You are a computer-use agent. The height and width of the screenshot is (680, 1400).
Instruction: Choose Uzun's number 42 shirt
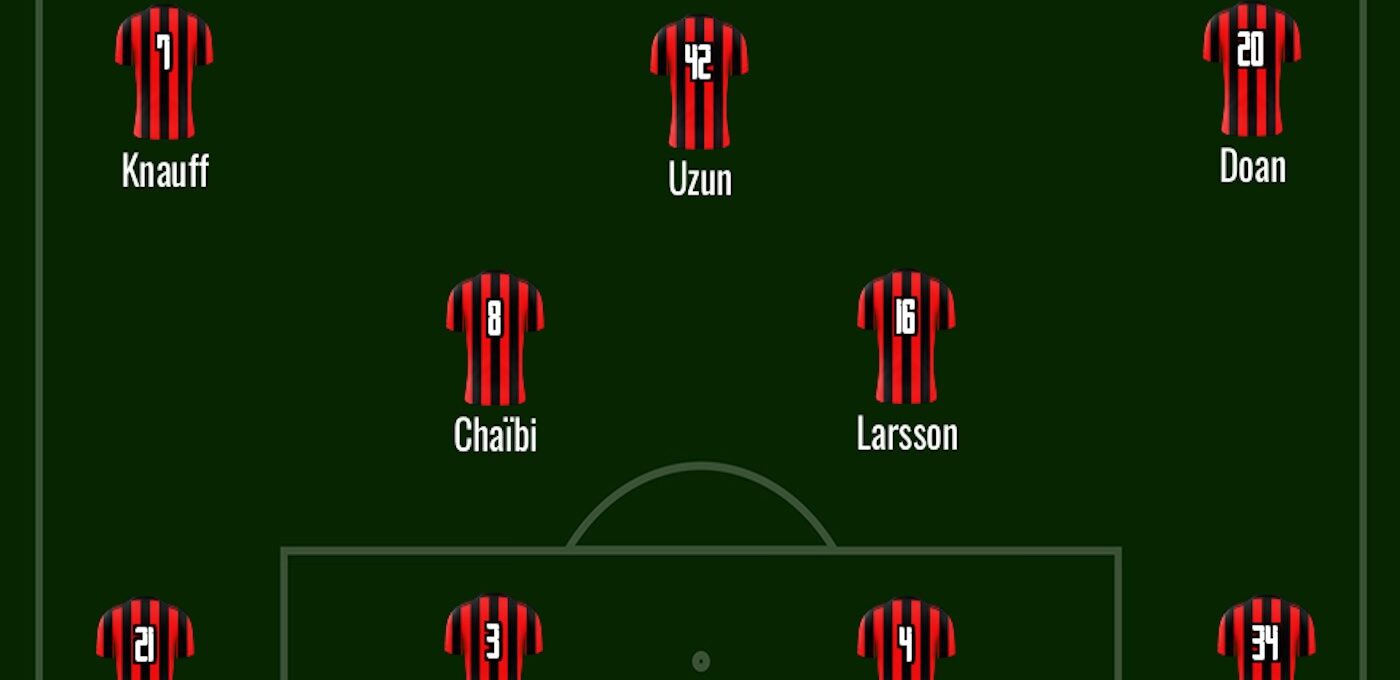click(699, 80)
